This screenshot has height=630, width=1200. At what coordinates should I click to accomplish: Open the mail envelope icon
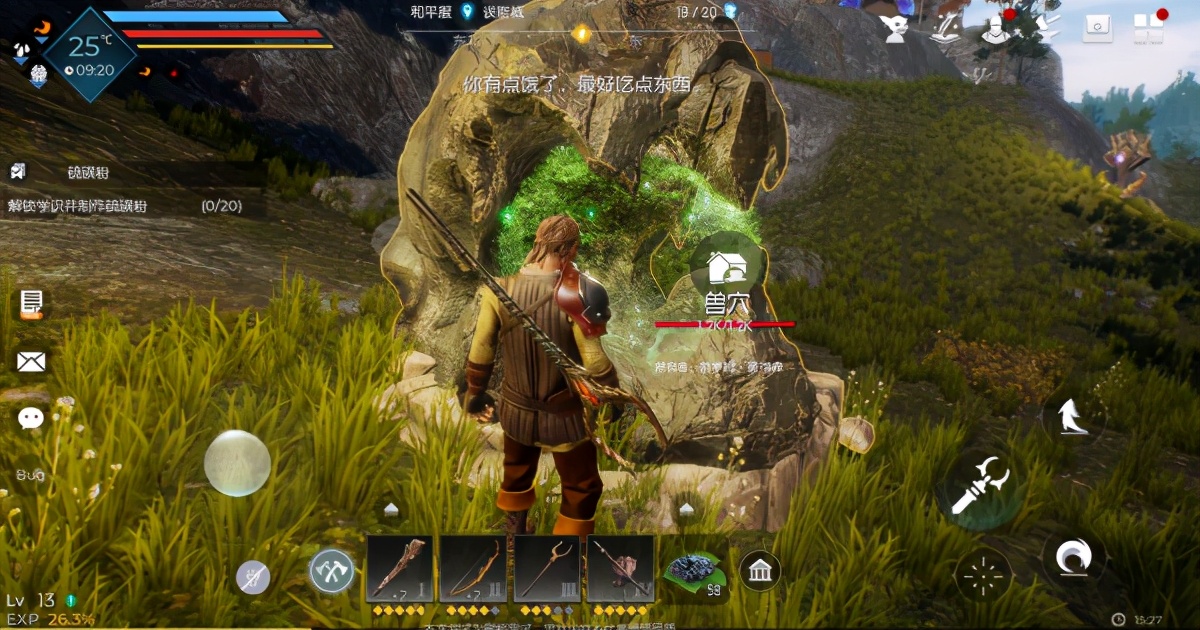pyautogui.click(x=31, y=361)
